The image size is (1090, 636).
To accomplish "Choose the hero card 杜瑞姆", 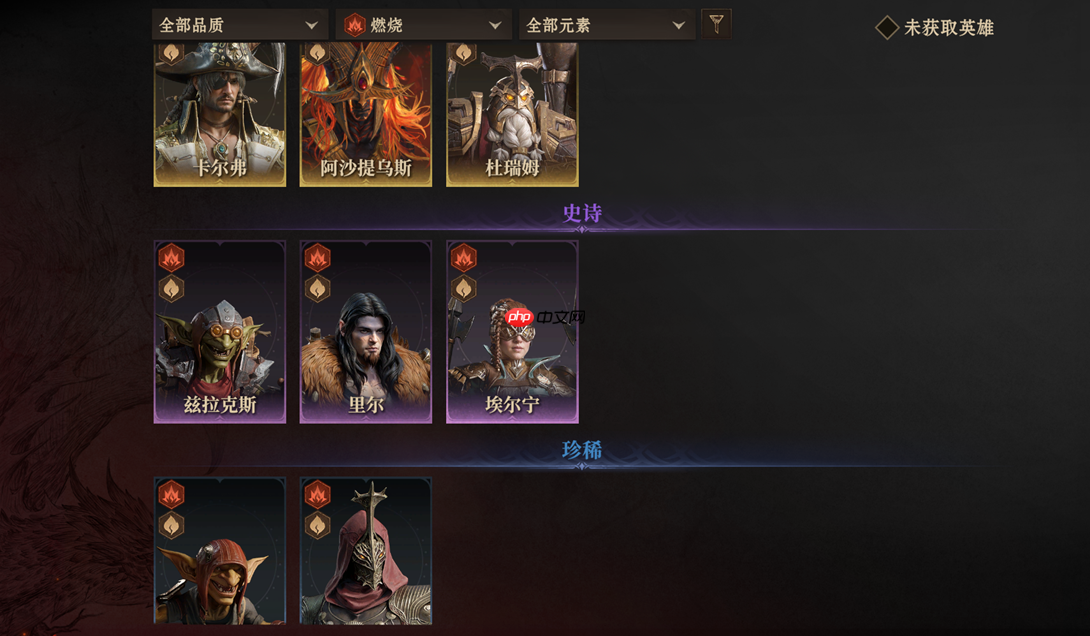I will coord(512,114).
